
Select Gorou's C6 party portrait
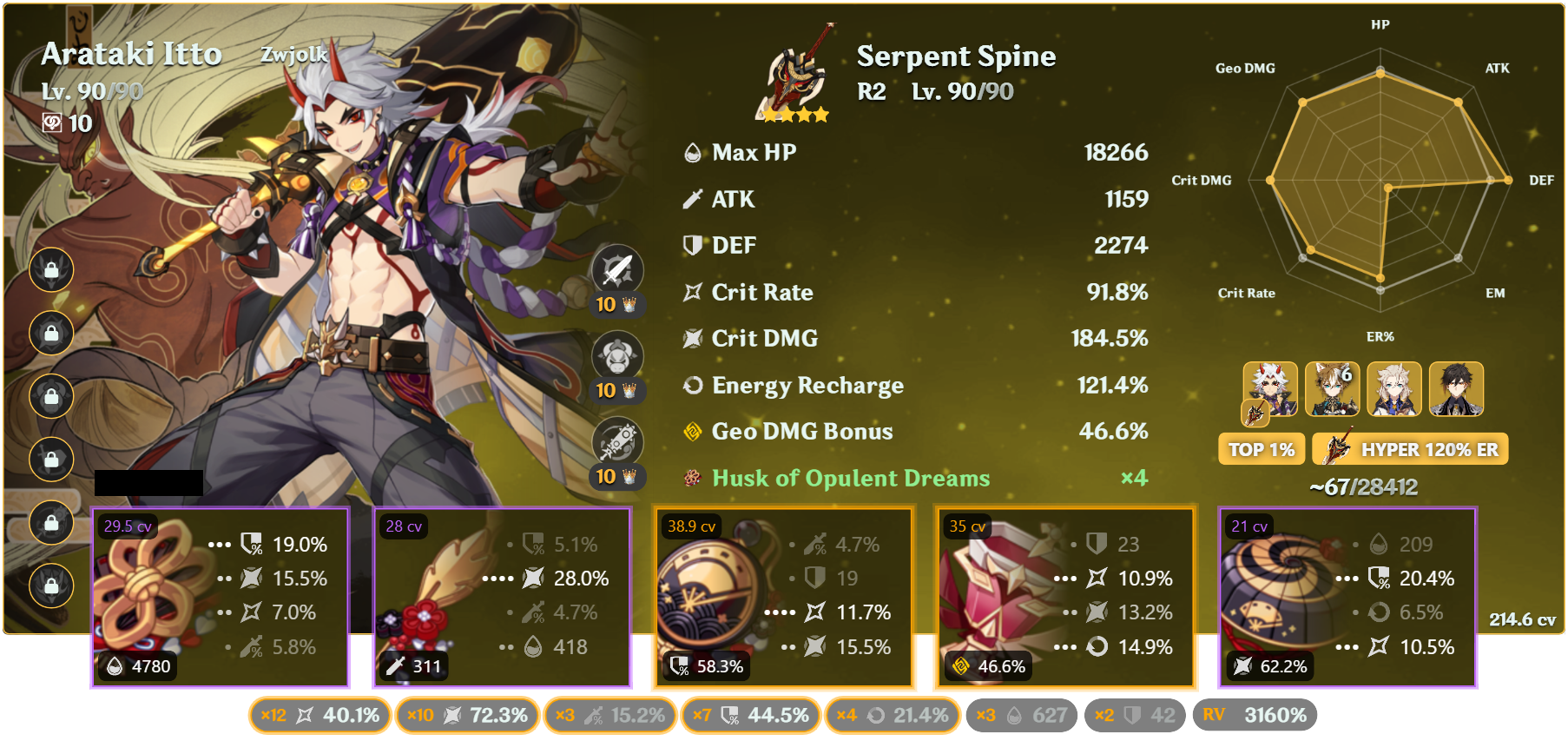(x=1334, y=390)
